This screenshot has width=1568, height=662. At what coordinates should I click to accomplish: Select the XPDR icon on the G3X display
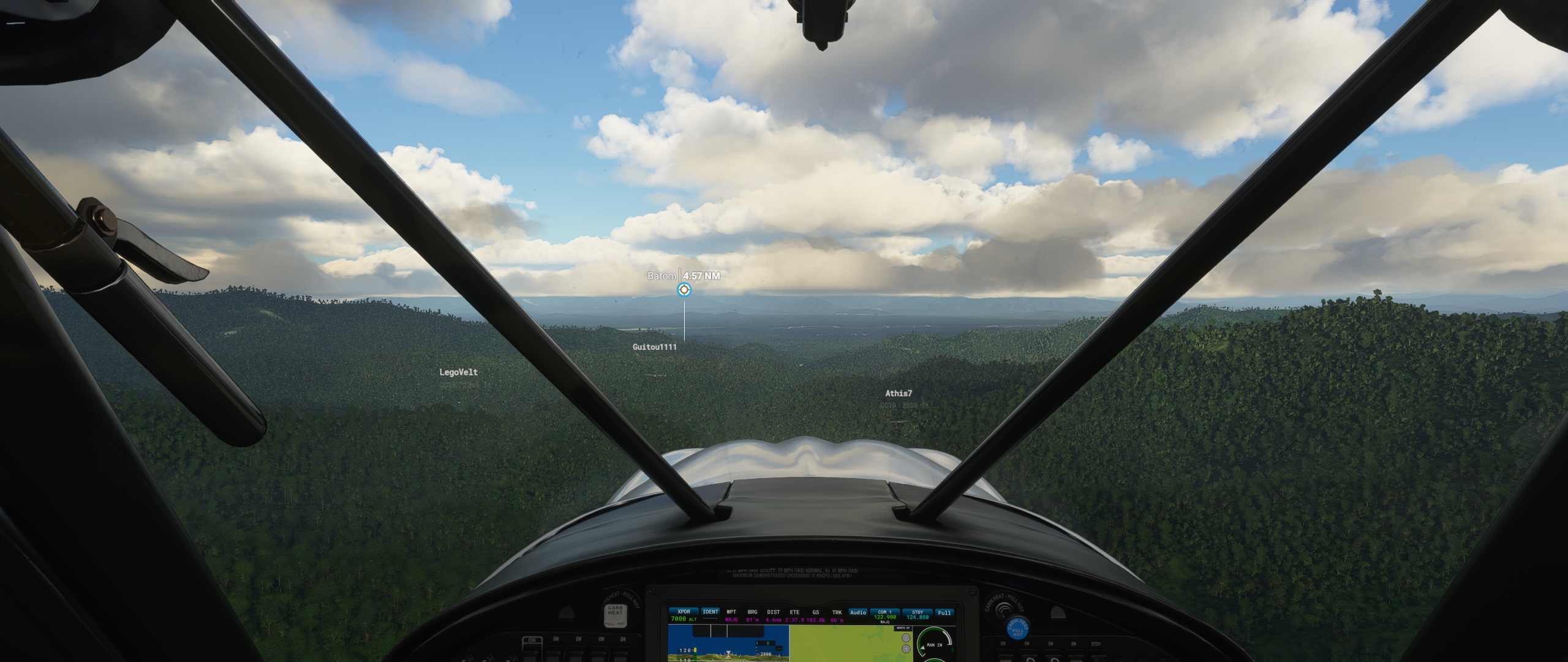[684, 612]
